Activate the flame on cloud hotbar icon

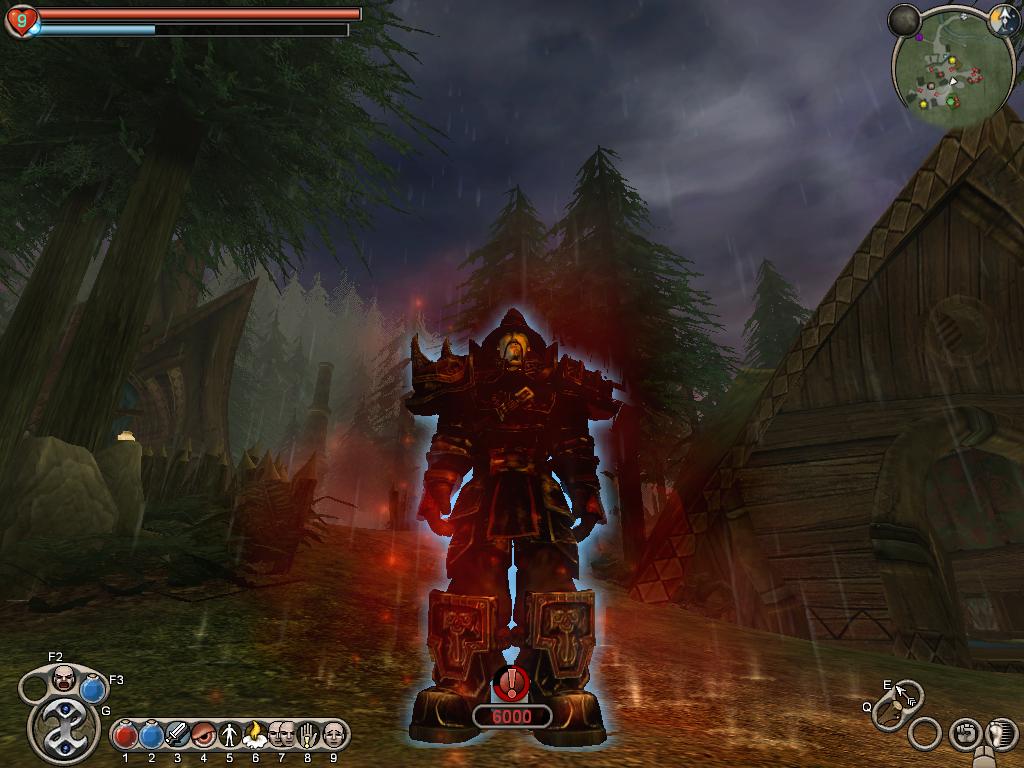(x=254, y=736)
